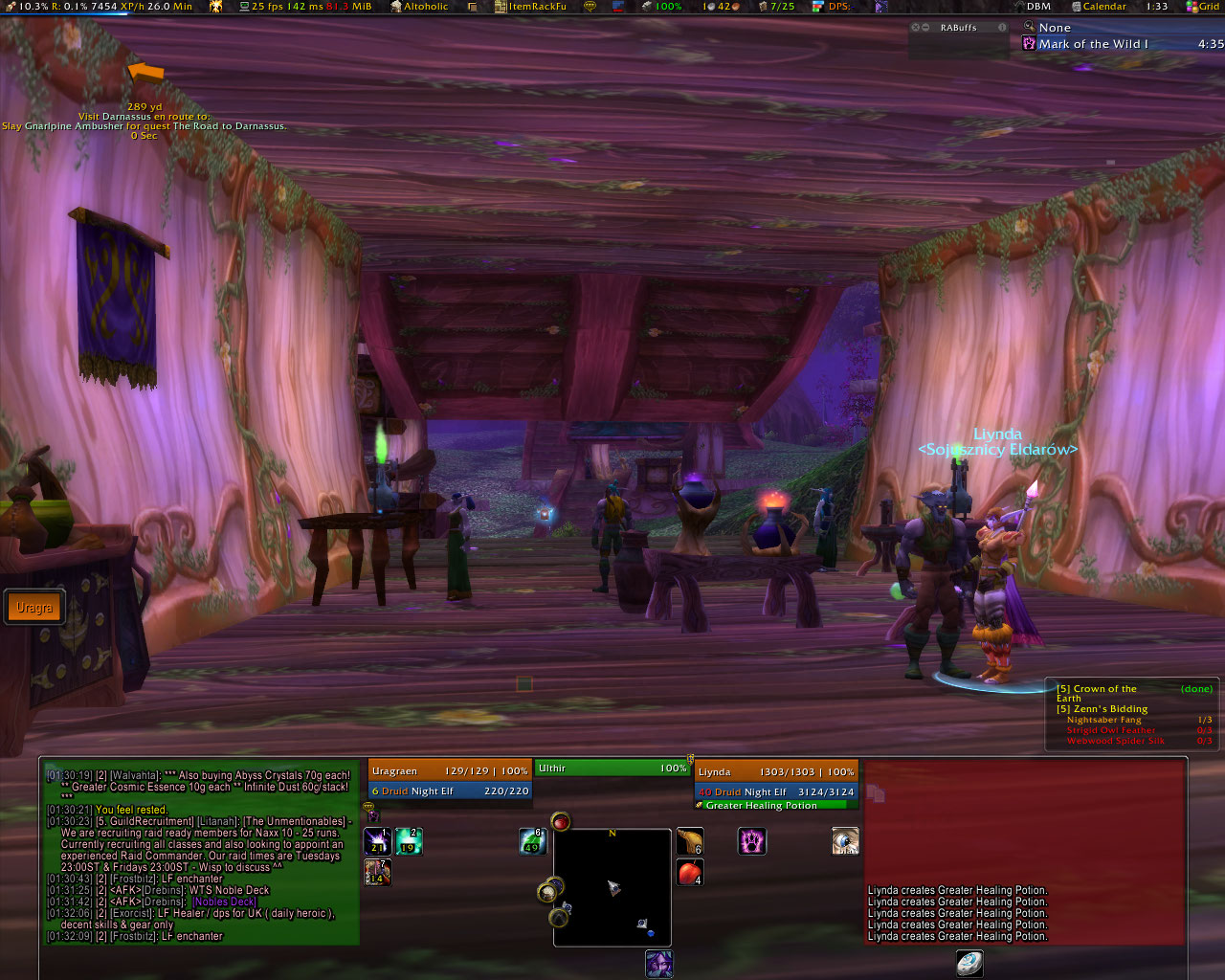Select the Mark of the Wild I buff row
This screenshot has width=1225, height=980.
coord(1093,44)
